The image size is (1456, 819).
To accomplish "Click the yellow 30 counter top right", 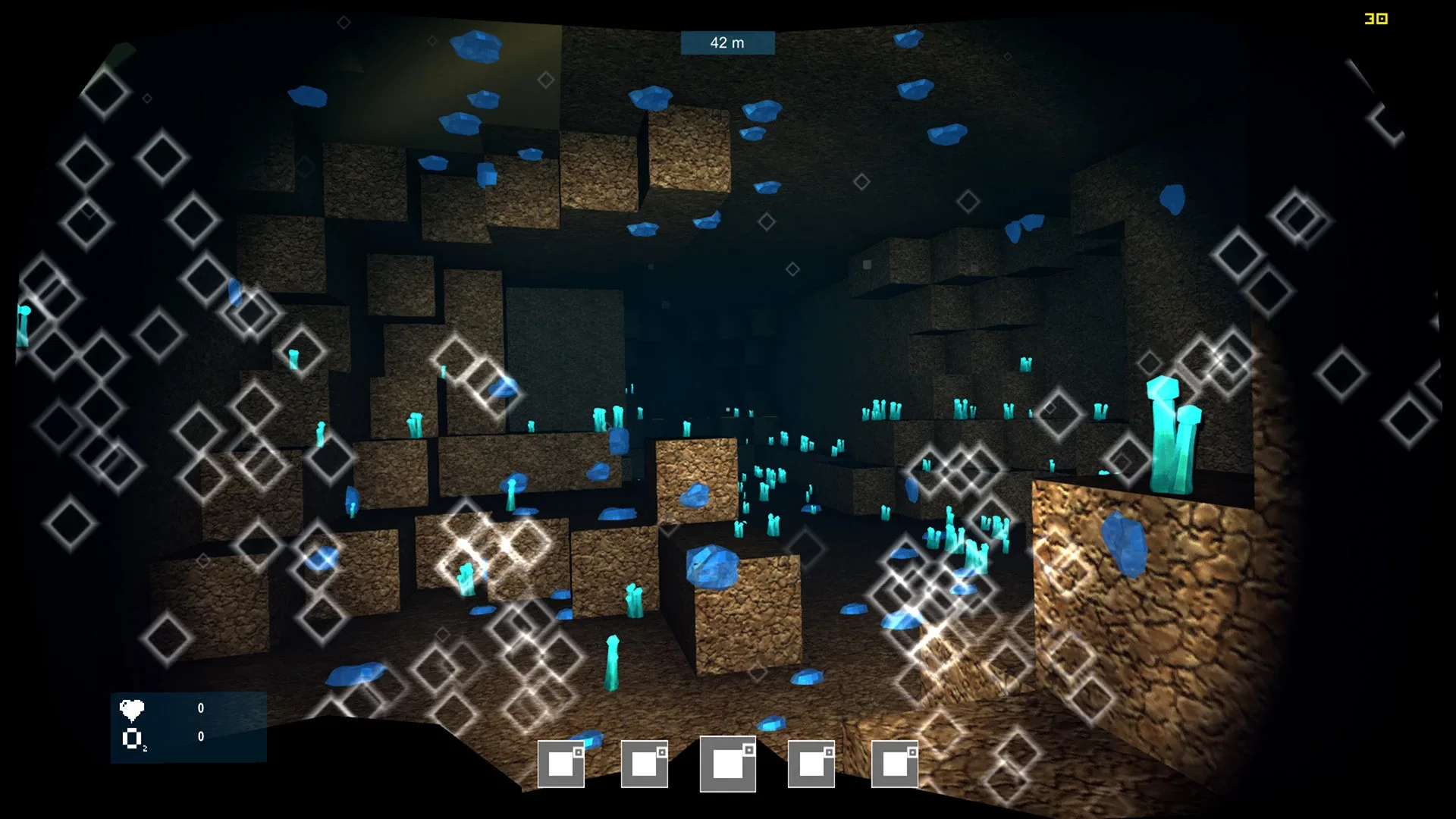I will 1376,19.
